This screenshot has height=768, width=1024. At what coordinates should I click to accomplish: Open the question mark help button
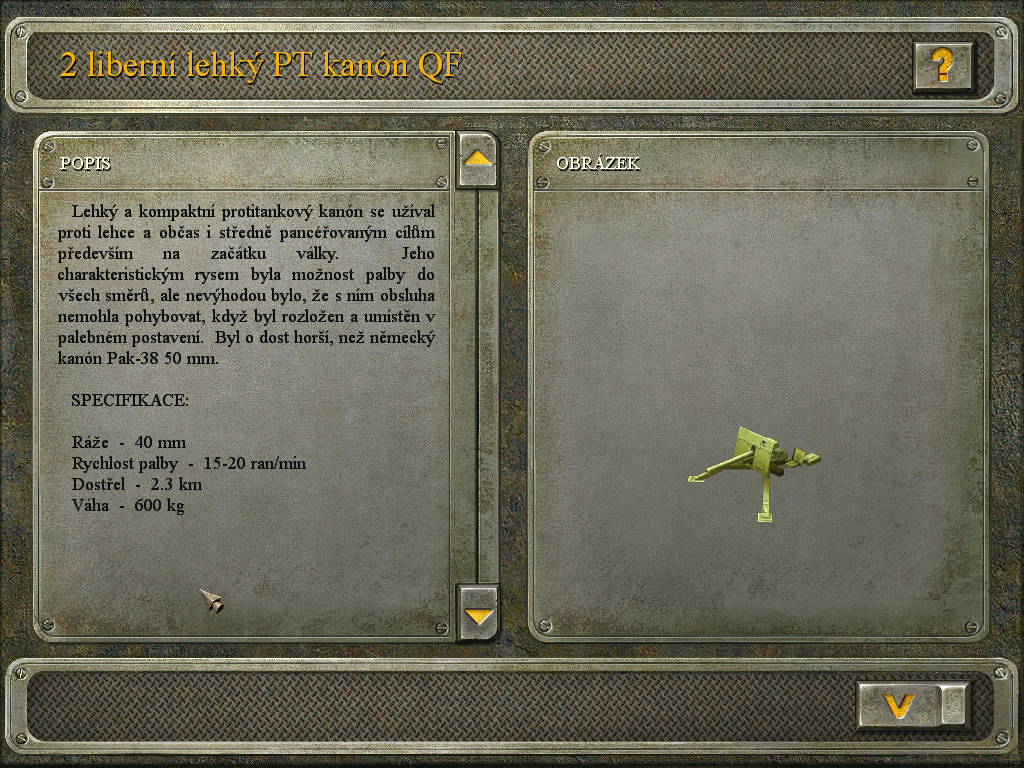(942, 66)
